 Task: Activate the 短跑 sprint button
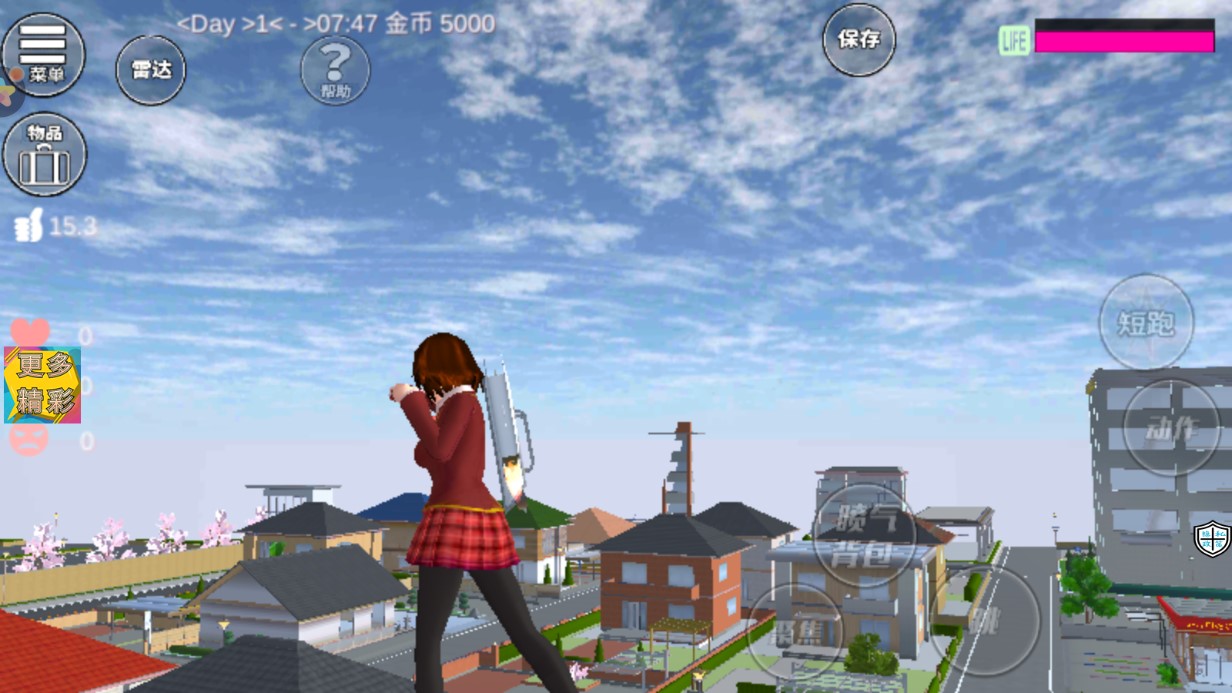[x=1146, y=323]
